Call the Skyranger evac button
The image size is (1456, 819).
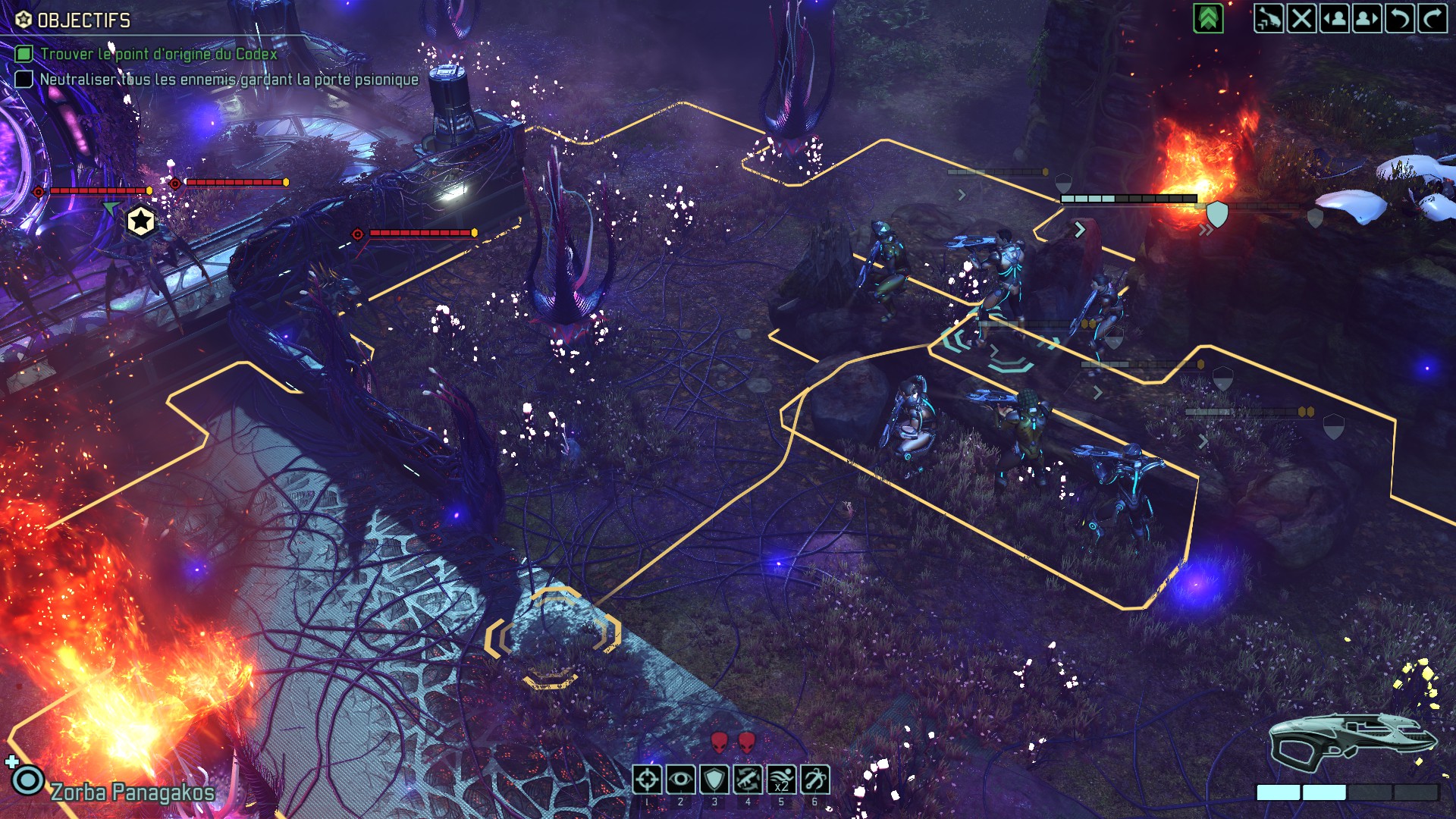1268,18
